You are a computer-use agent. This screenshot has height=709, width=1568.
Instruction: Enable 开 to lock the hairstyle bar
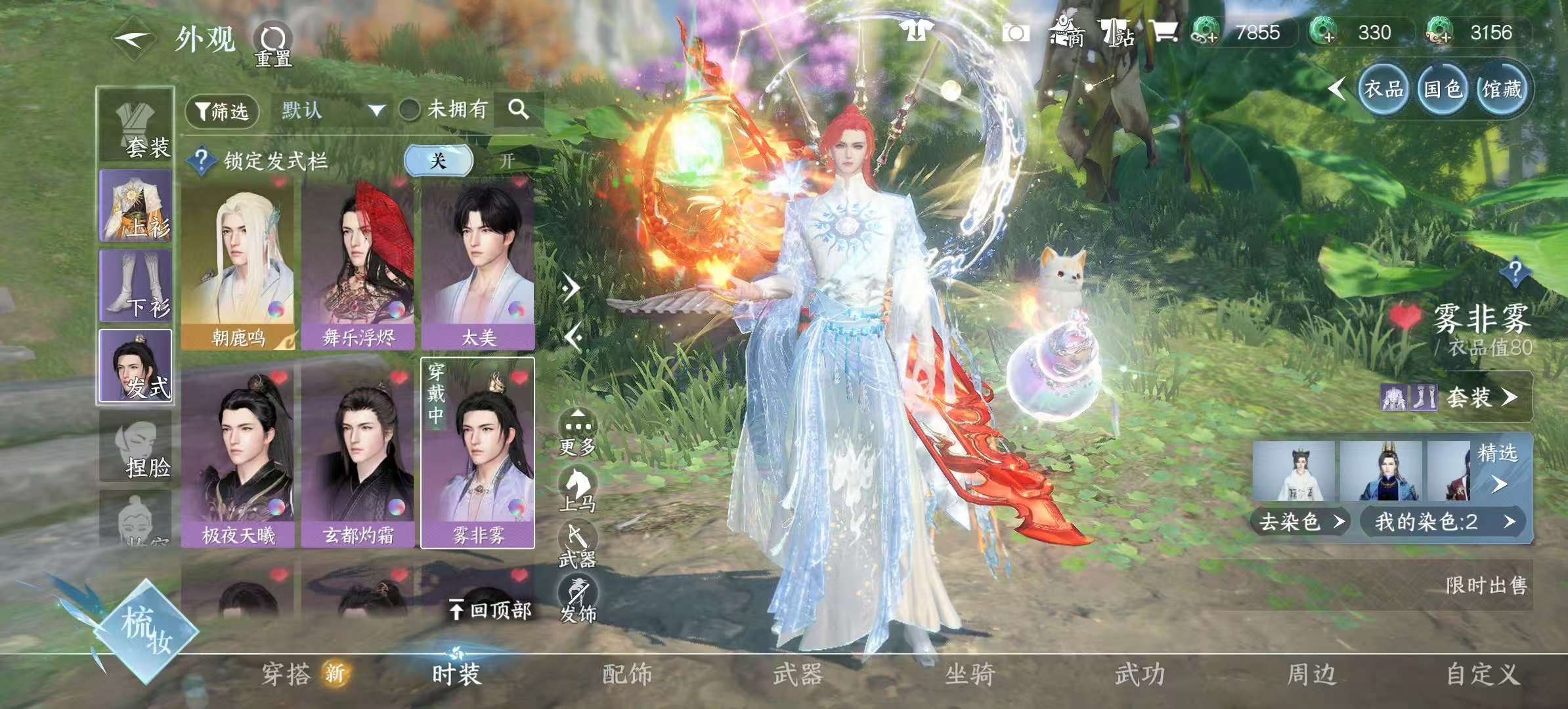[x=509, y=159]
